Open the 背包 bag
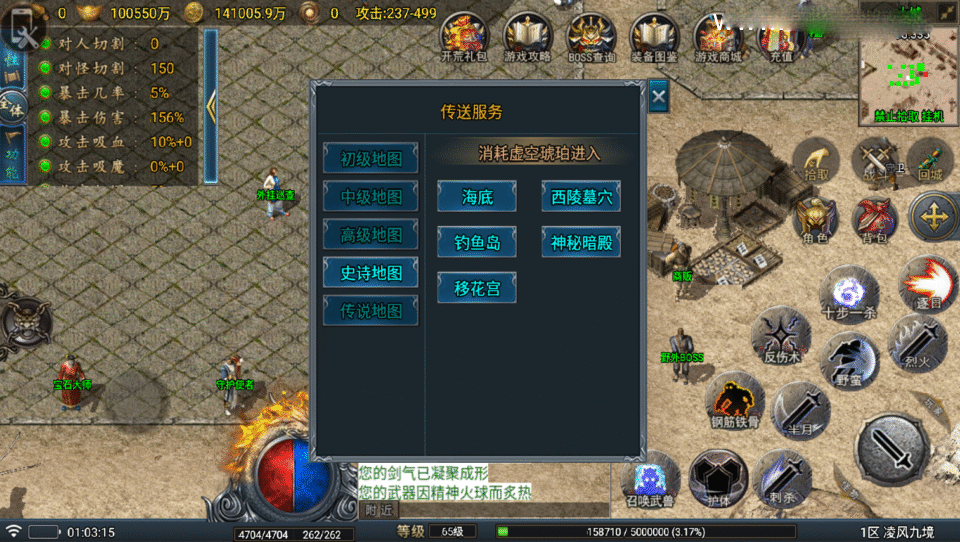The height and width of the screenshot is (542, 960). pos(875,220)
